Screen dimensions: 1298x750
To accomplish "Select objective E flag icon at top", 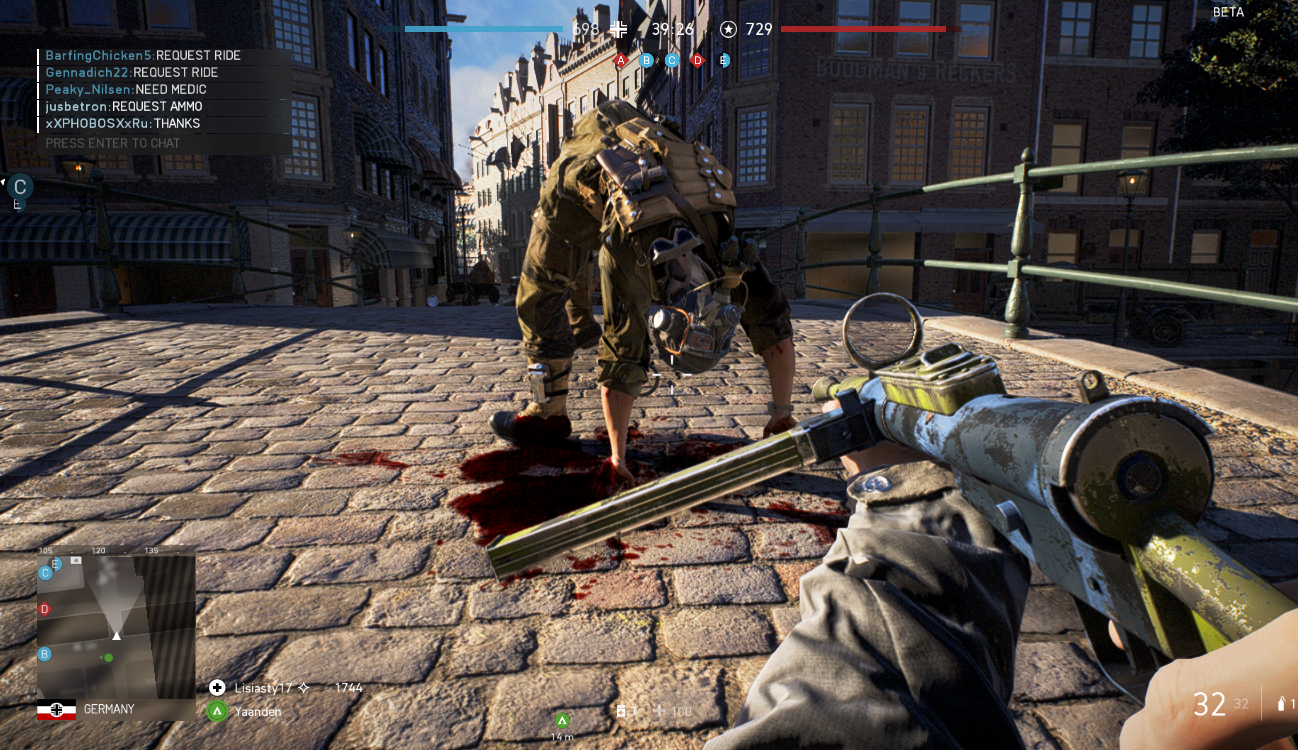I will [724, 60].
